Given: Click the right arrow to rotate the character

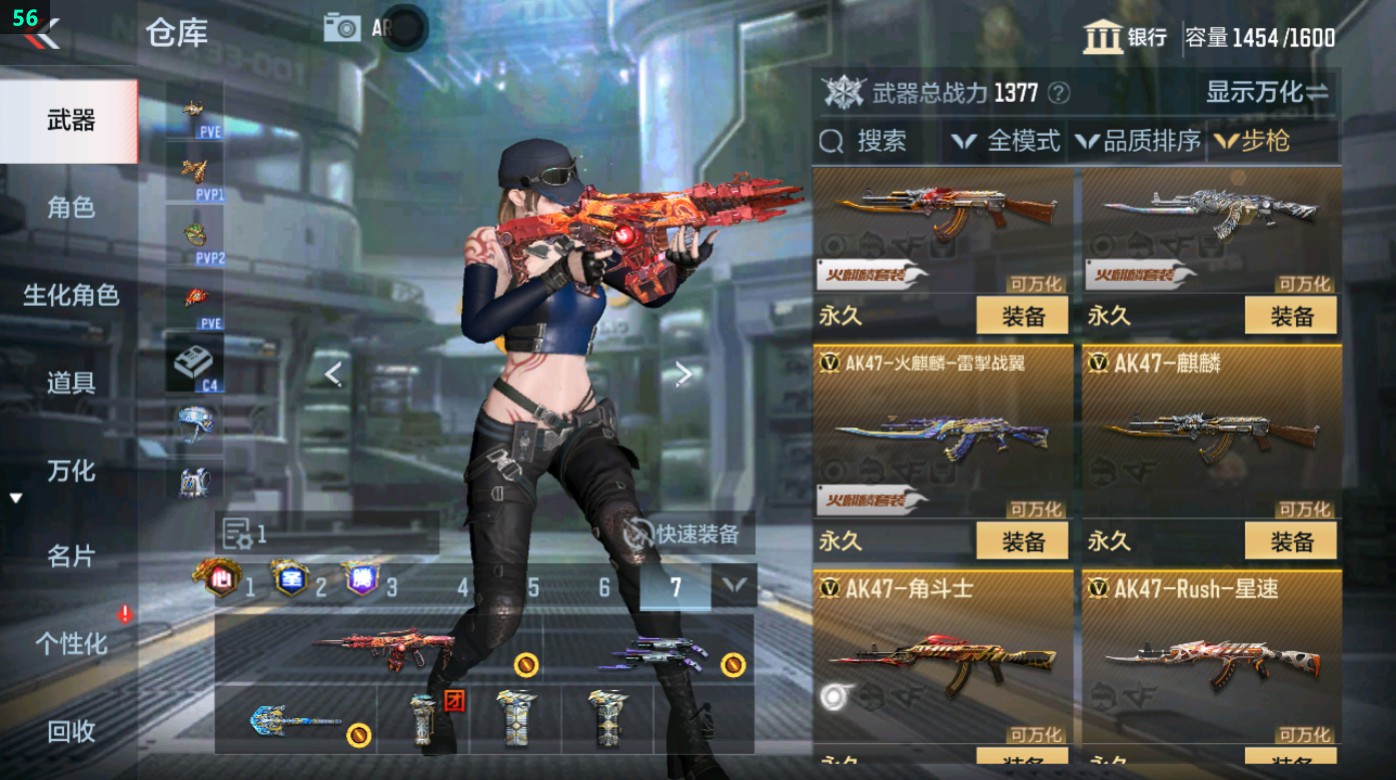Looking at the screenshot, I should click(x=685, y=372).
